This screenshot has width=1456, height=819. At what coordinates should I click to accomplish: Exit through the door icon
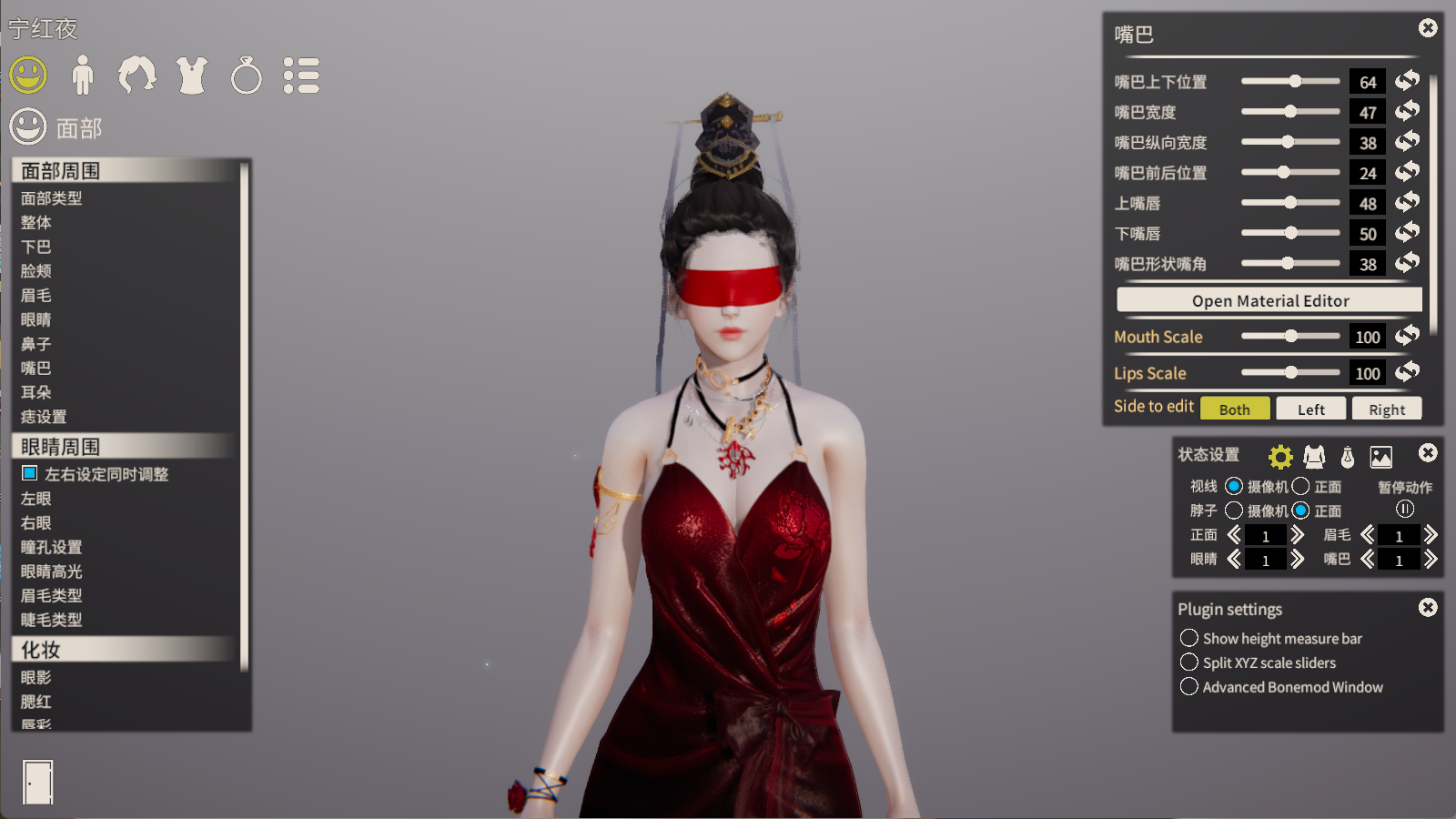(37, 782)
